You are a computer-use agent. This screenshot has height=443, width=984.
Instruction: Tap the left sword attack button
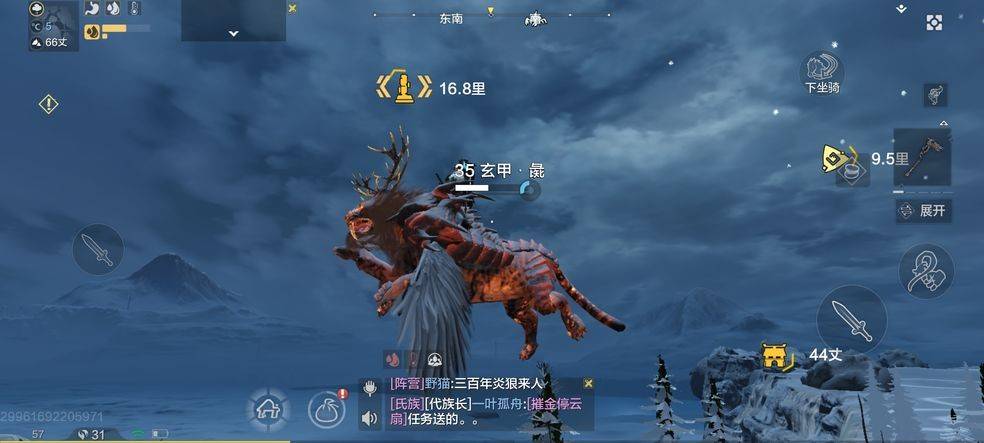pos(98,249)
